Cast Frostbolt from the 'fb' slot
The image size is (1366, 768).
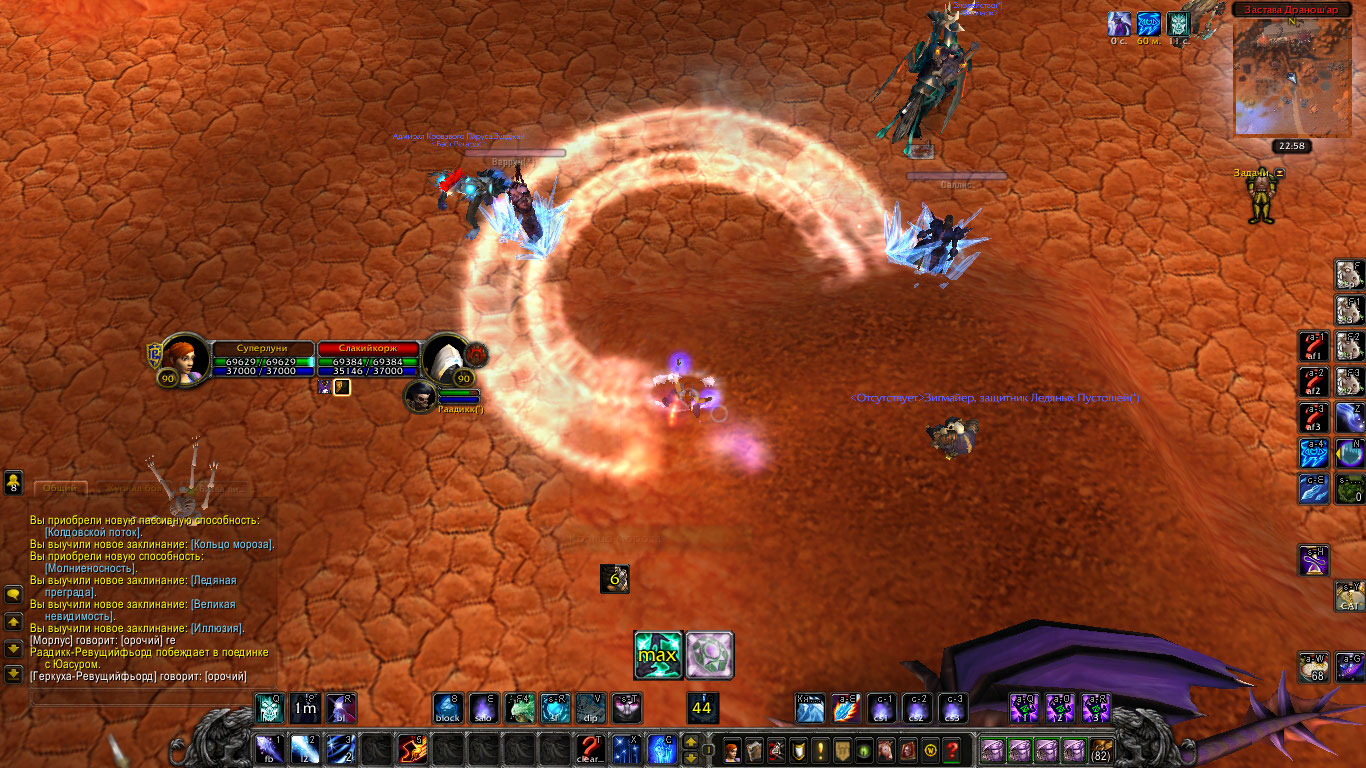[270, 748]
